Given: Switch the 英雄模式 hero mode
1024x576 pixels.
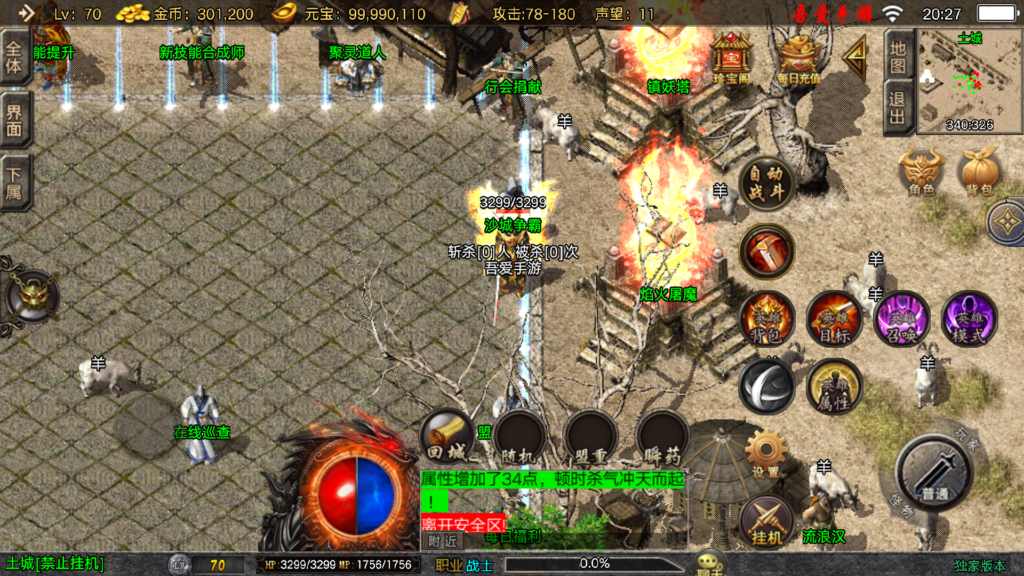Looking at the screenshot, I should (968, 319).
